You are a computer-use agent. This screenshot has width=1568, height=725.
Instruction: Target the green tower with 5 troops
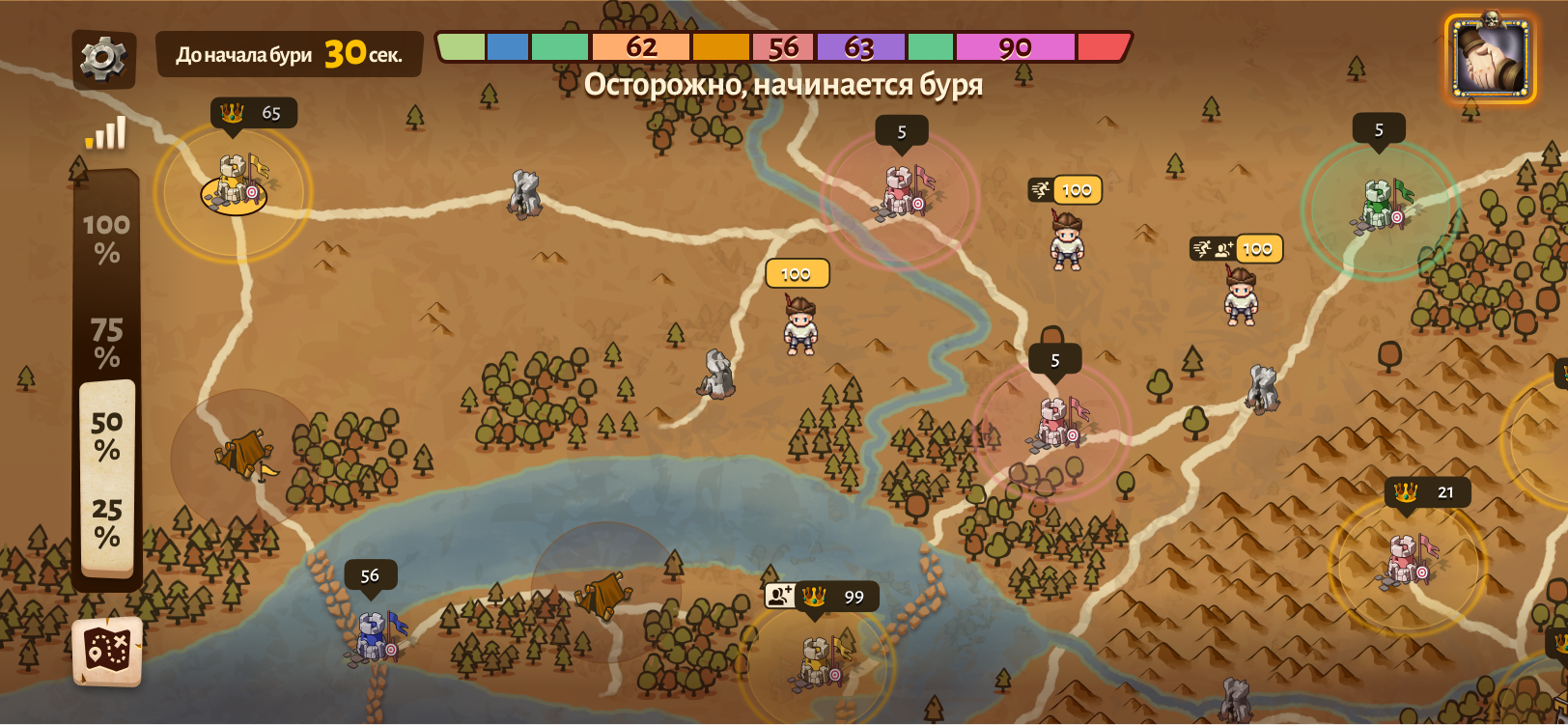coord(1381,205)
